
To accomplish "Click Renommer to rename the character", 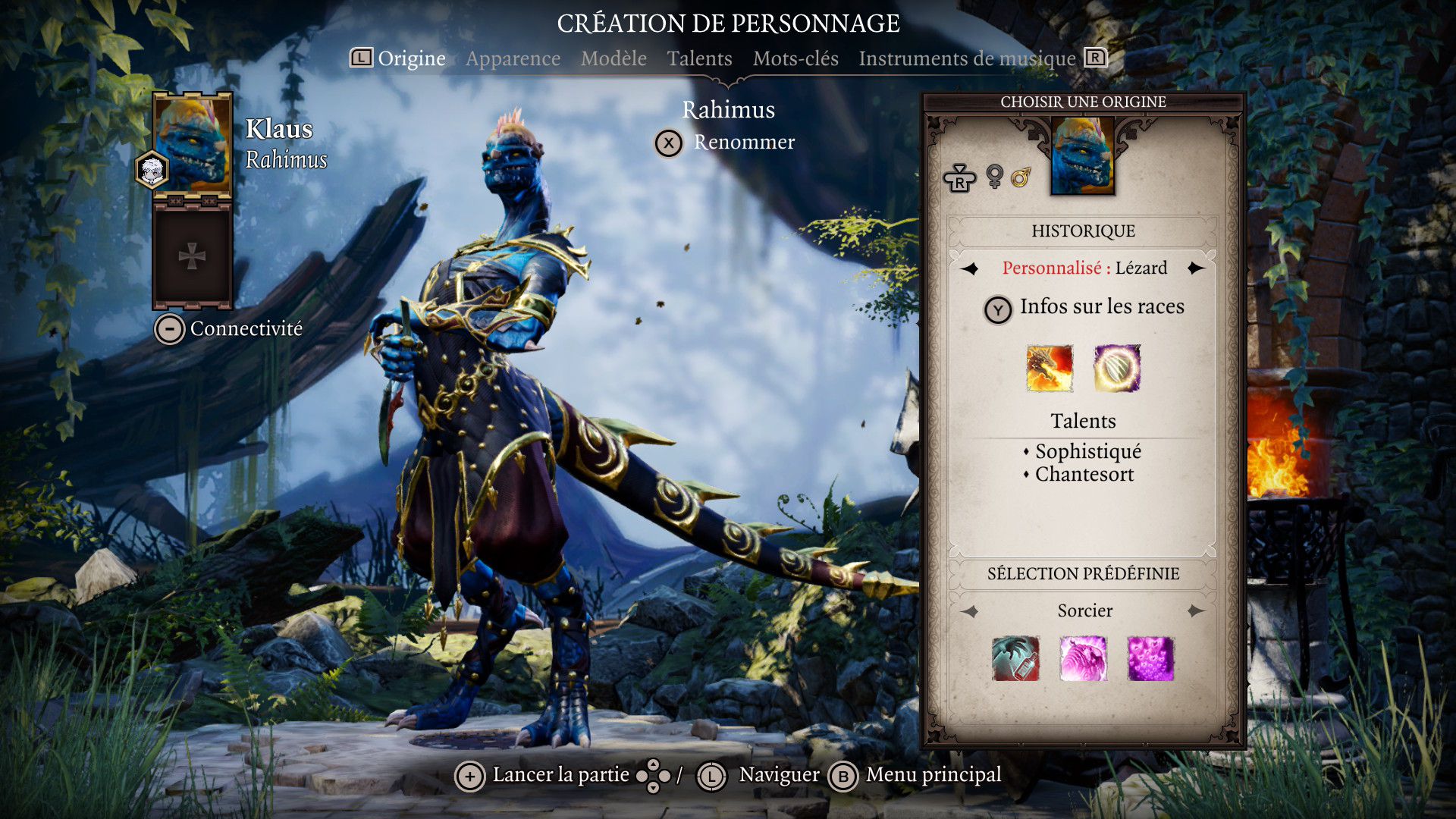I will [743, 143].
